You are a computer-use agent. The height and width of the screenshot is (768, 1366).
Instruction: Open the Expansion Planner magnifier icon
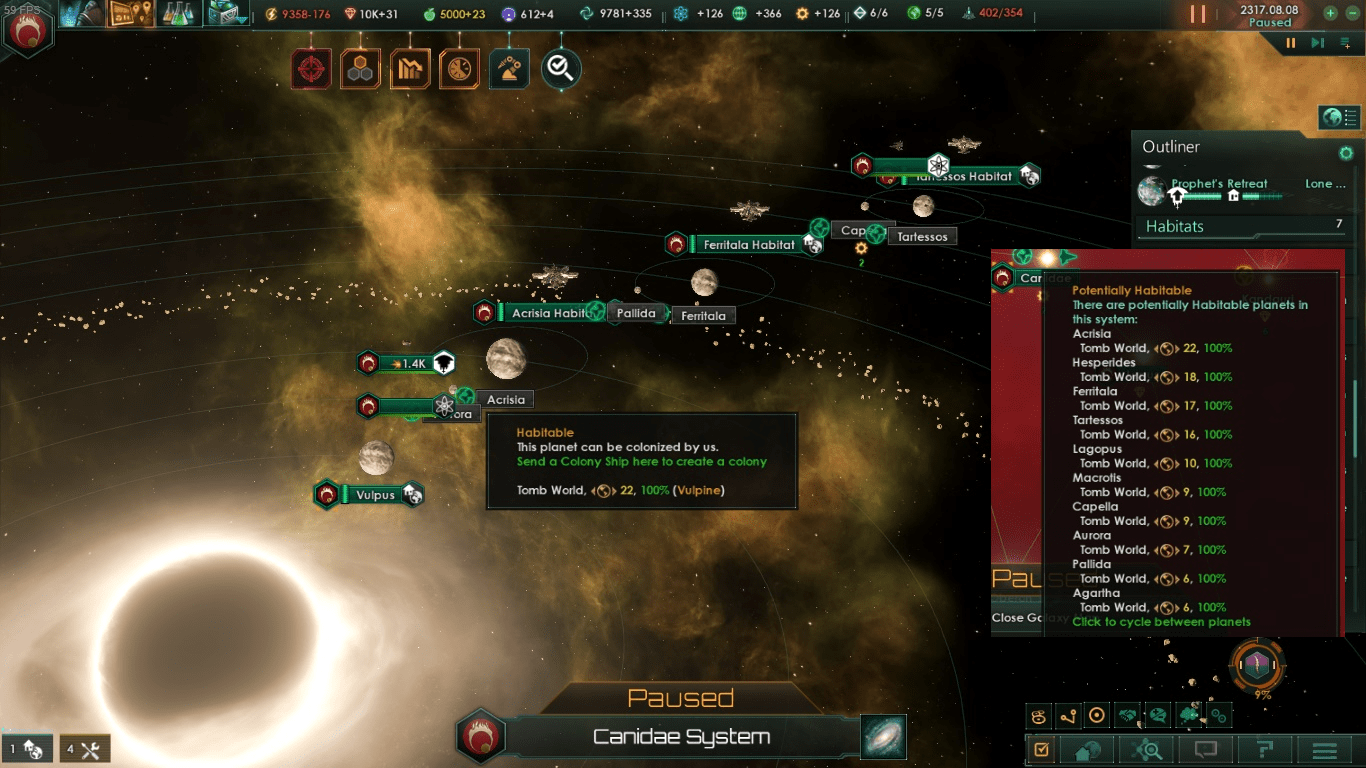[x=1146, y=749]
